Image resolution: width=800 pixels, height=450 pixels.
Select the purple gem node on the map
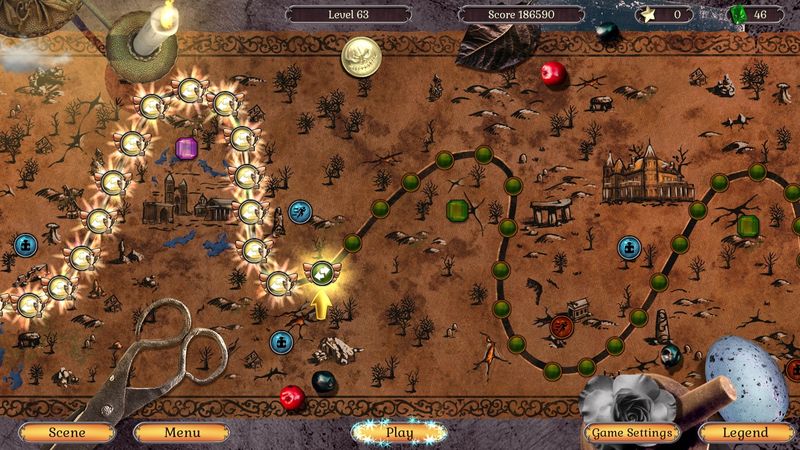[x=186, y=148]
